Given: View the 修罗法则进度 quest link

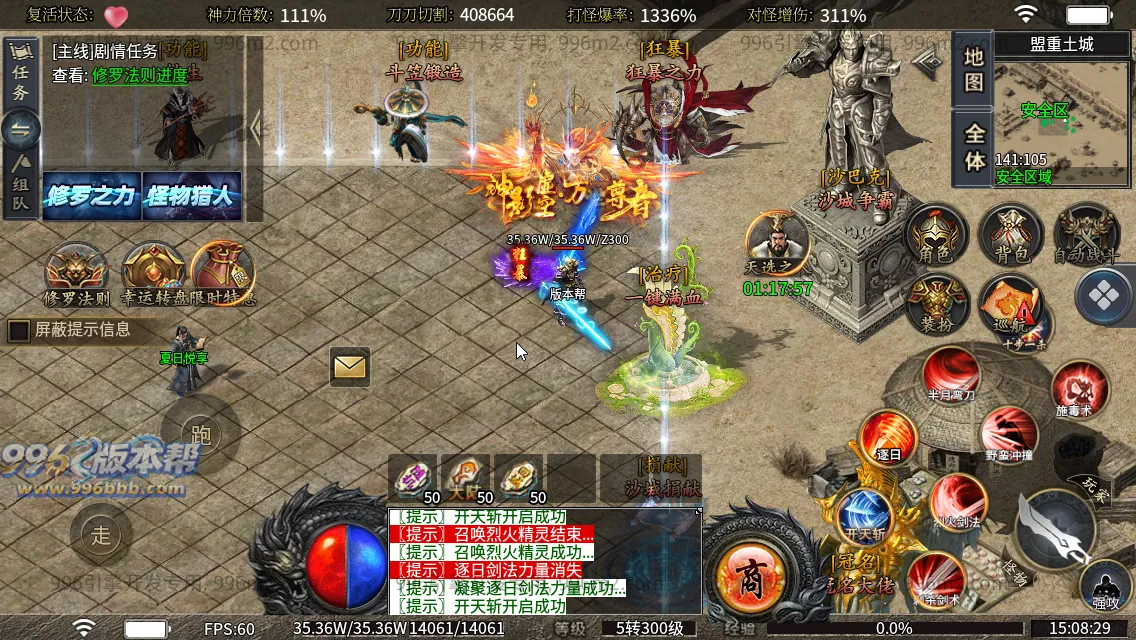Looking at the screenshot, I should [x=139, y=75].
